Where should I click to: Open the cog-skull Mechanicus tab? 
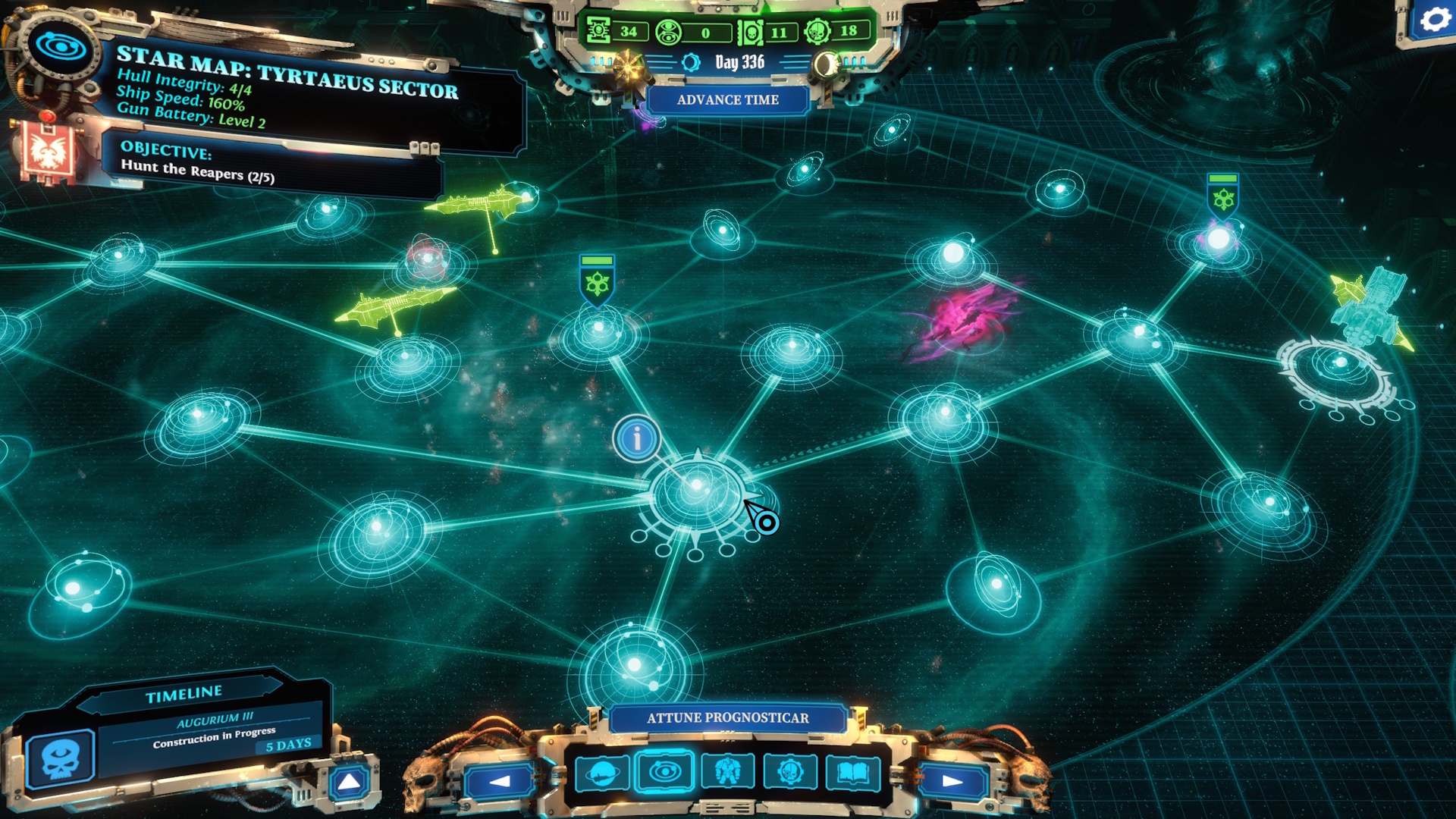[789, 772]
